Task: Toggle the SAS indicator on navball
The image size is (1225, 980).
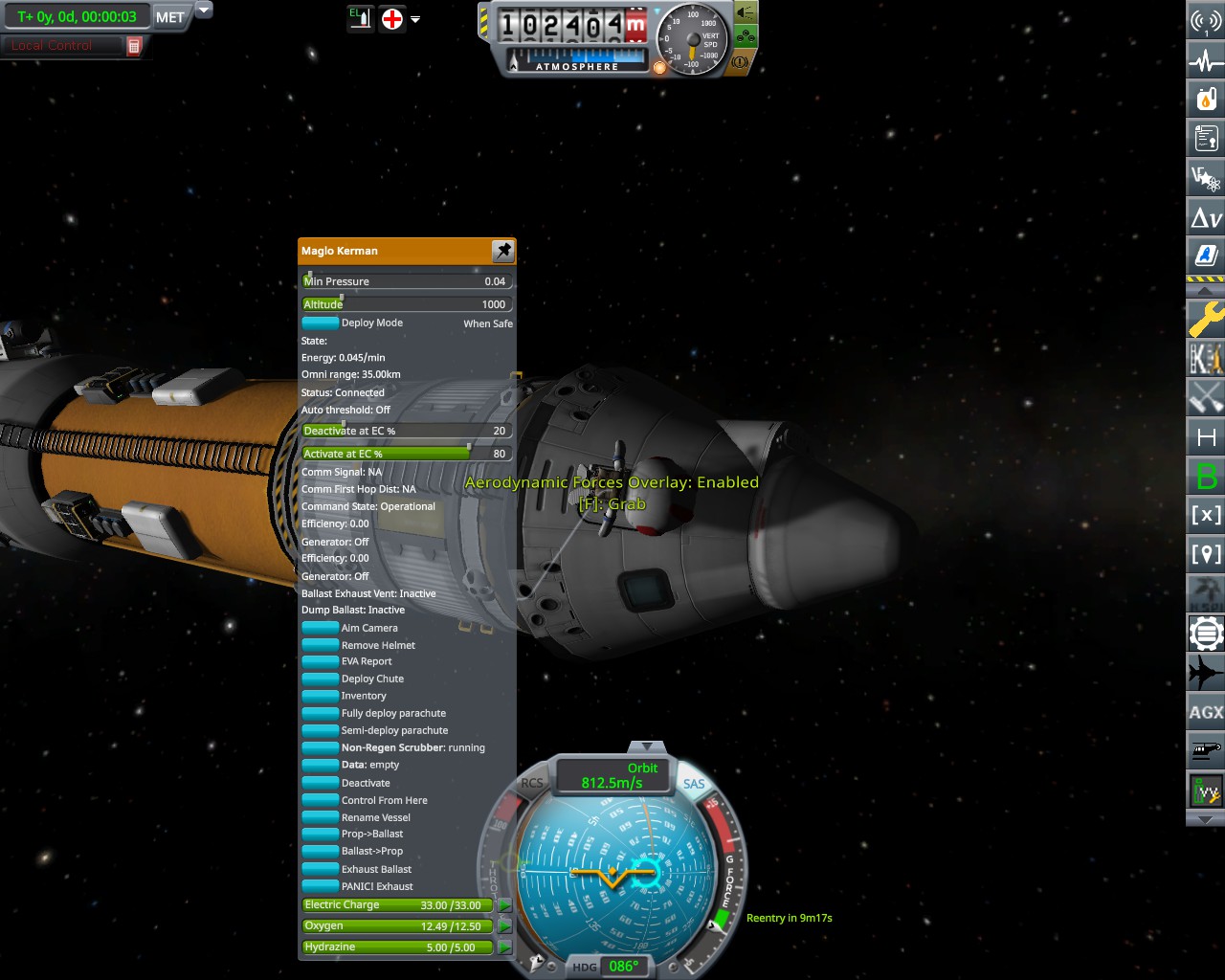Action: [694, 784]
